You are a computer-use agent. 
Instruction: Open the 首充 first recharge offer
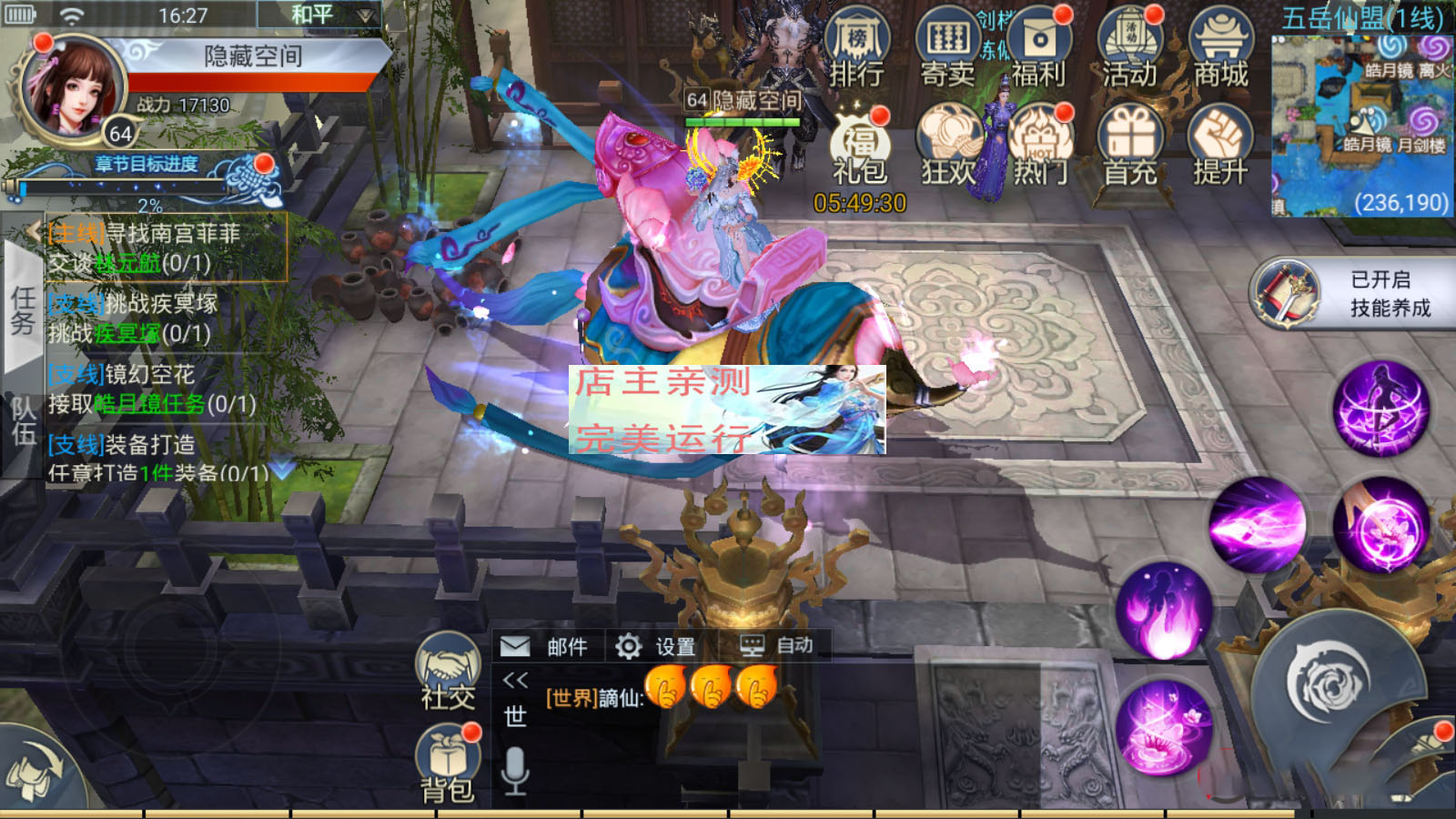1129,147
